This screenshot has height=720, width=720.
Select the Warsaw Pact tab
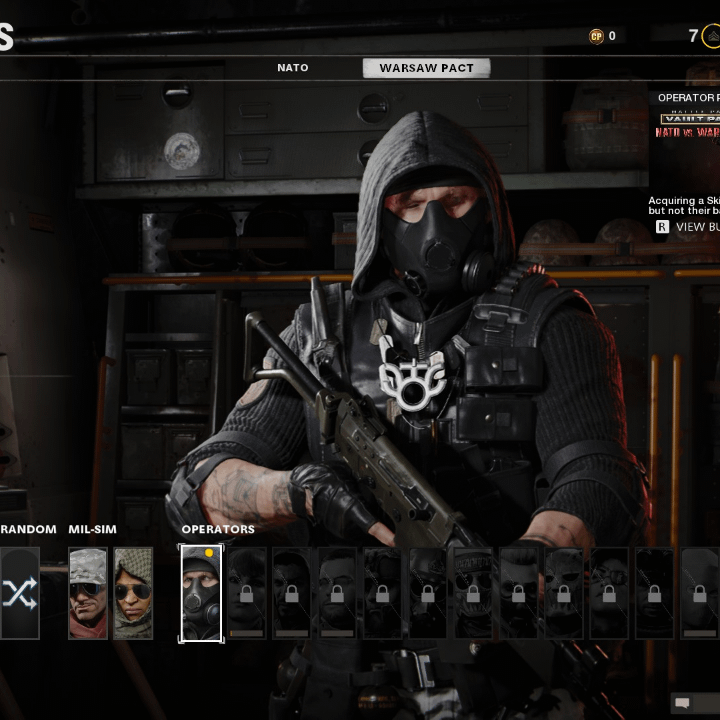coord(426,68)
